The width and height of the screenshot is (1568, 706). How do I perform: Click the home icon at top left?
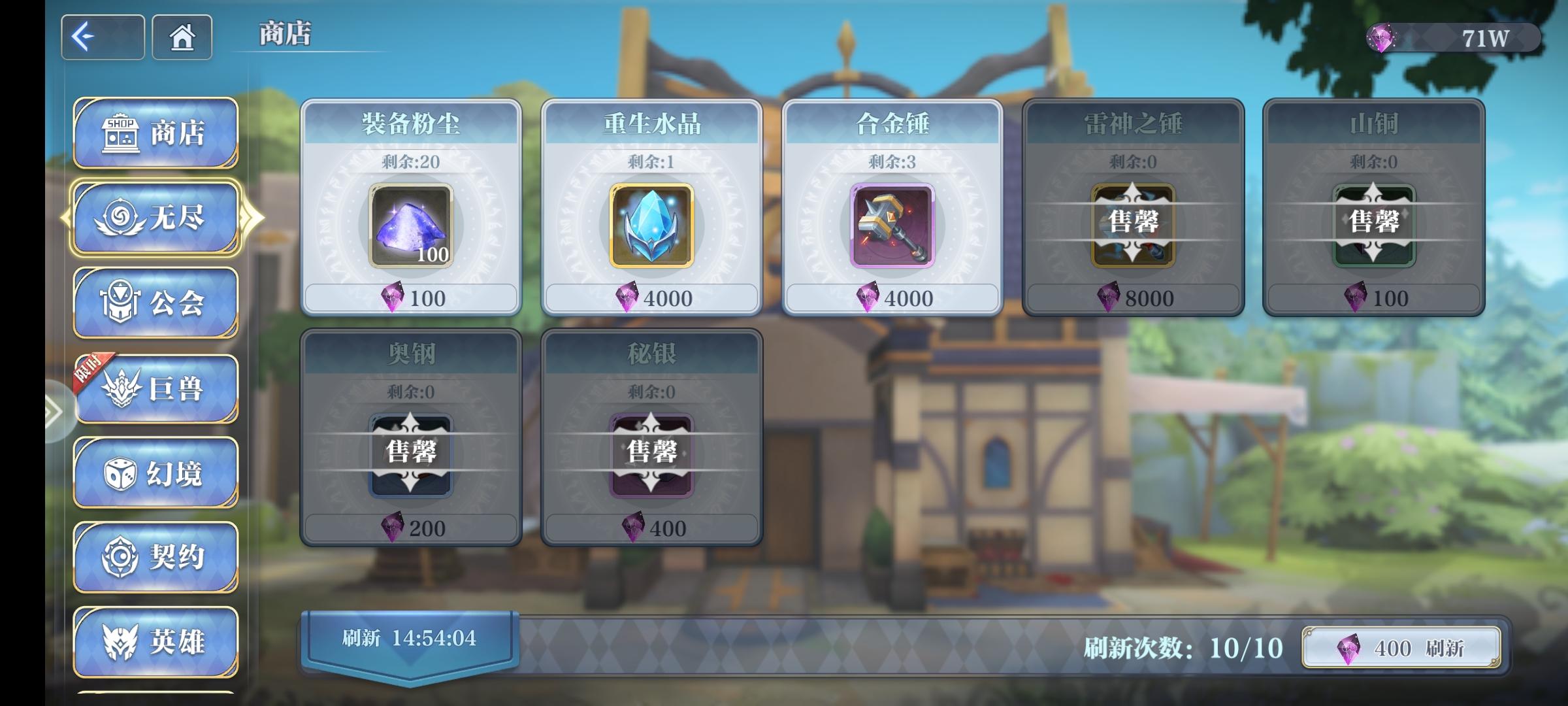click(x=182, y=37)
